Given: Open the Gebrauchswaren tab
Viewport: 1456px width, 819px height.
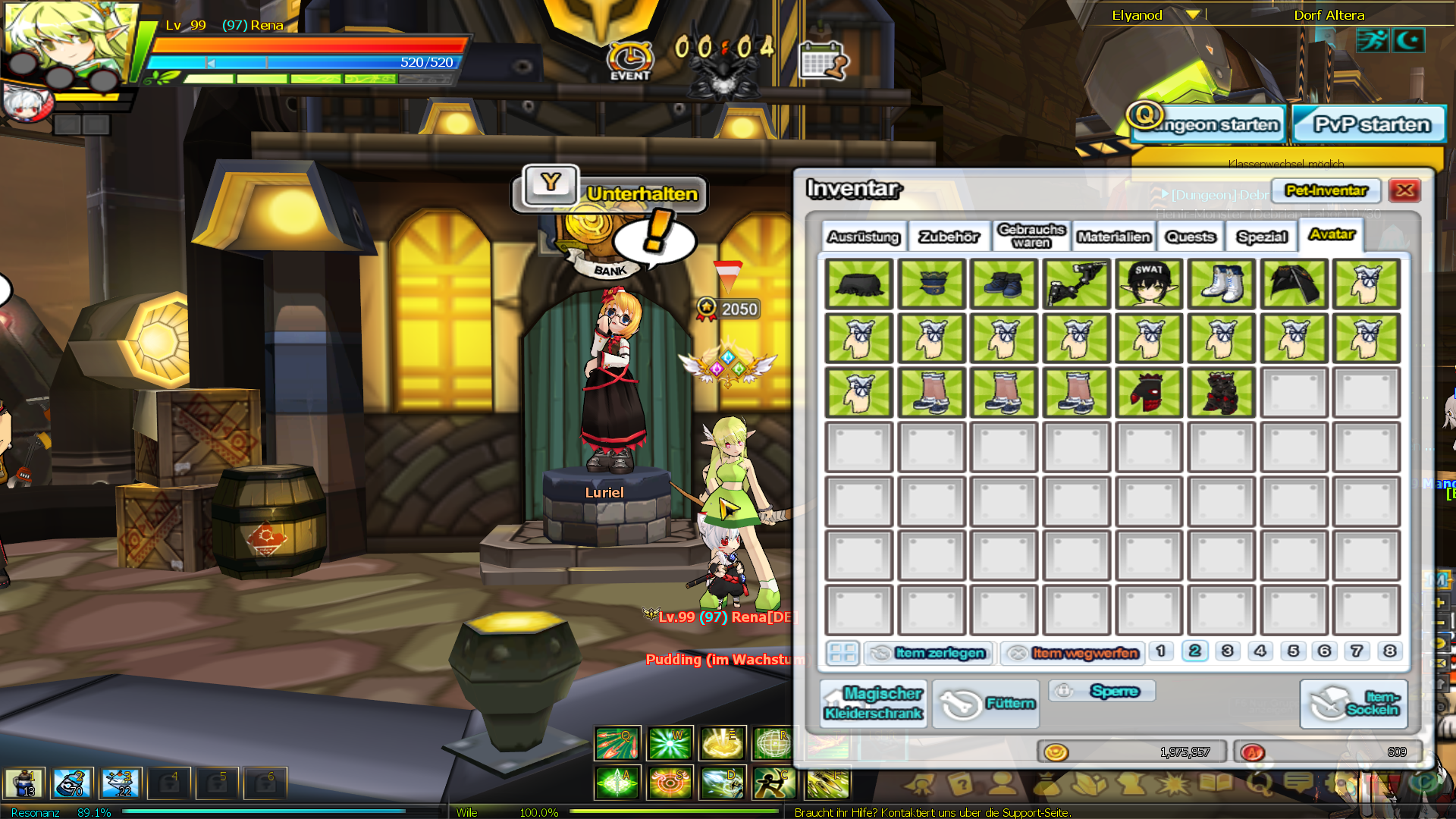Looking at the screenshot, I should tap(1031, 236).
